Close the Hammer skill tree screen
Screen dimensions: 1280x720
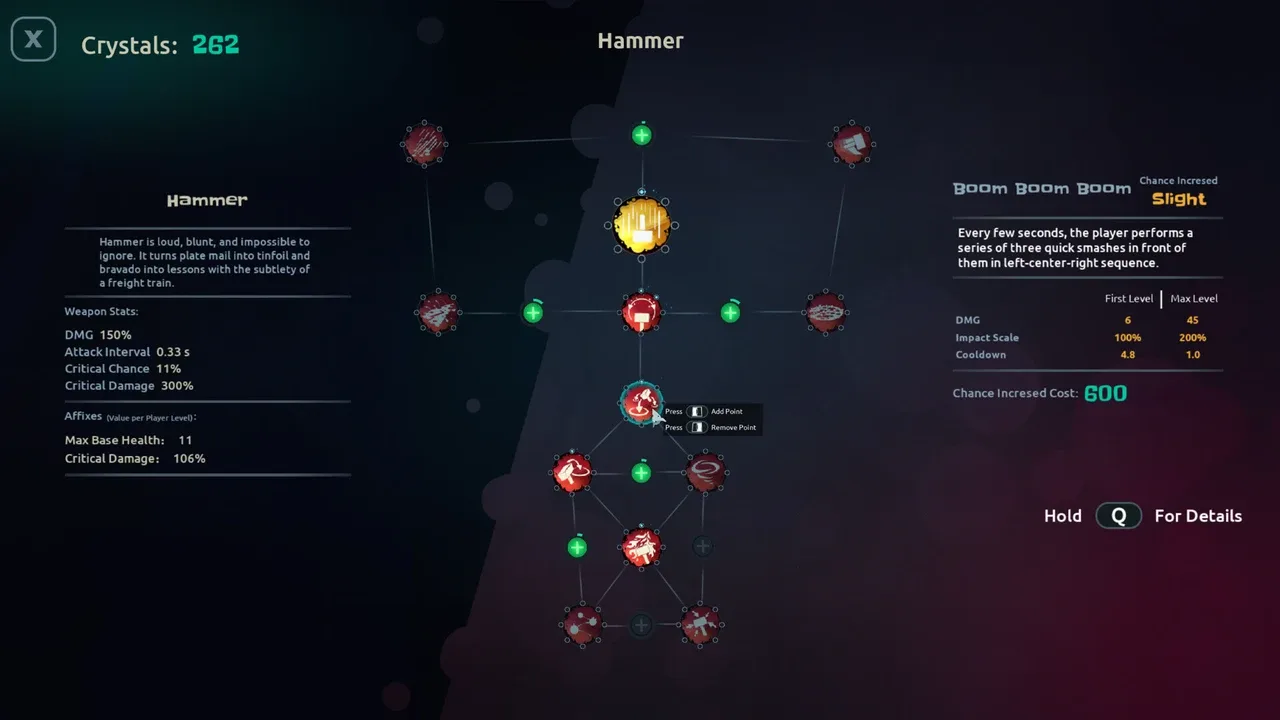point(33,40)
